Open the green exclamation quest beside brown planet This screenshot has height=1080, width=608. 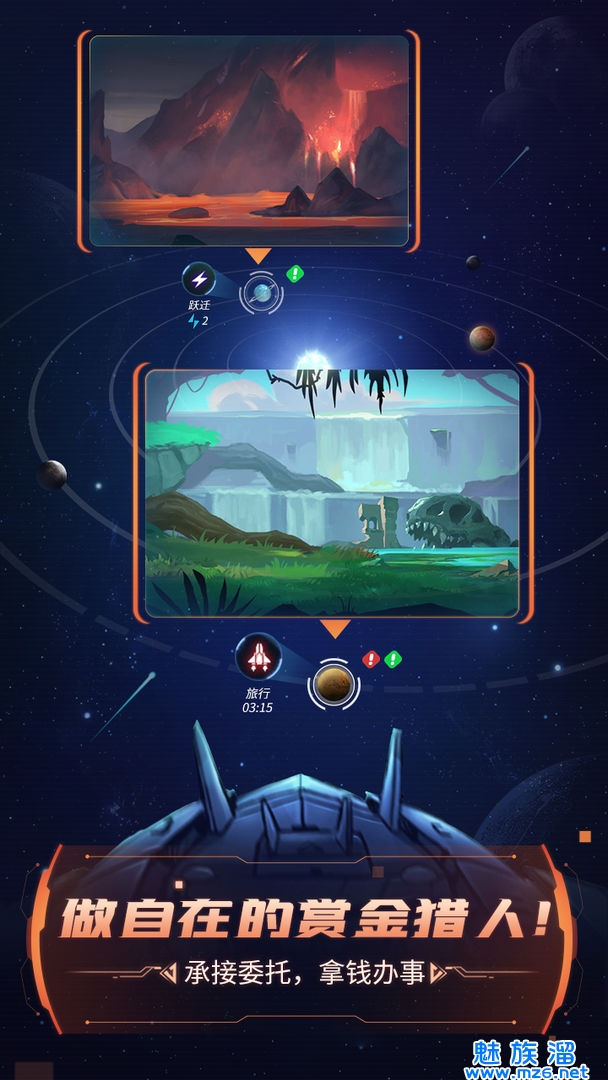tap(393, 659)
